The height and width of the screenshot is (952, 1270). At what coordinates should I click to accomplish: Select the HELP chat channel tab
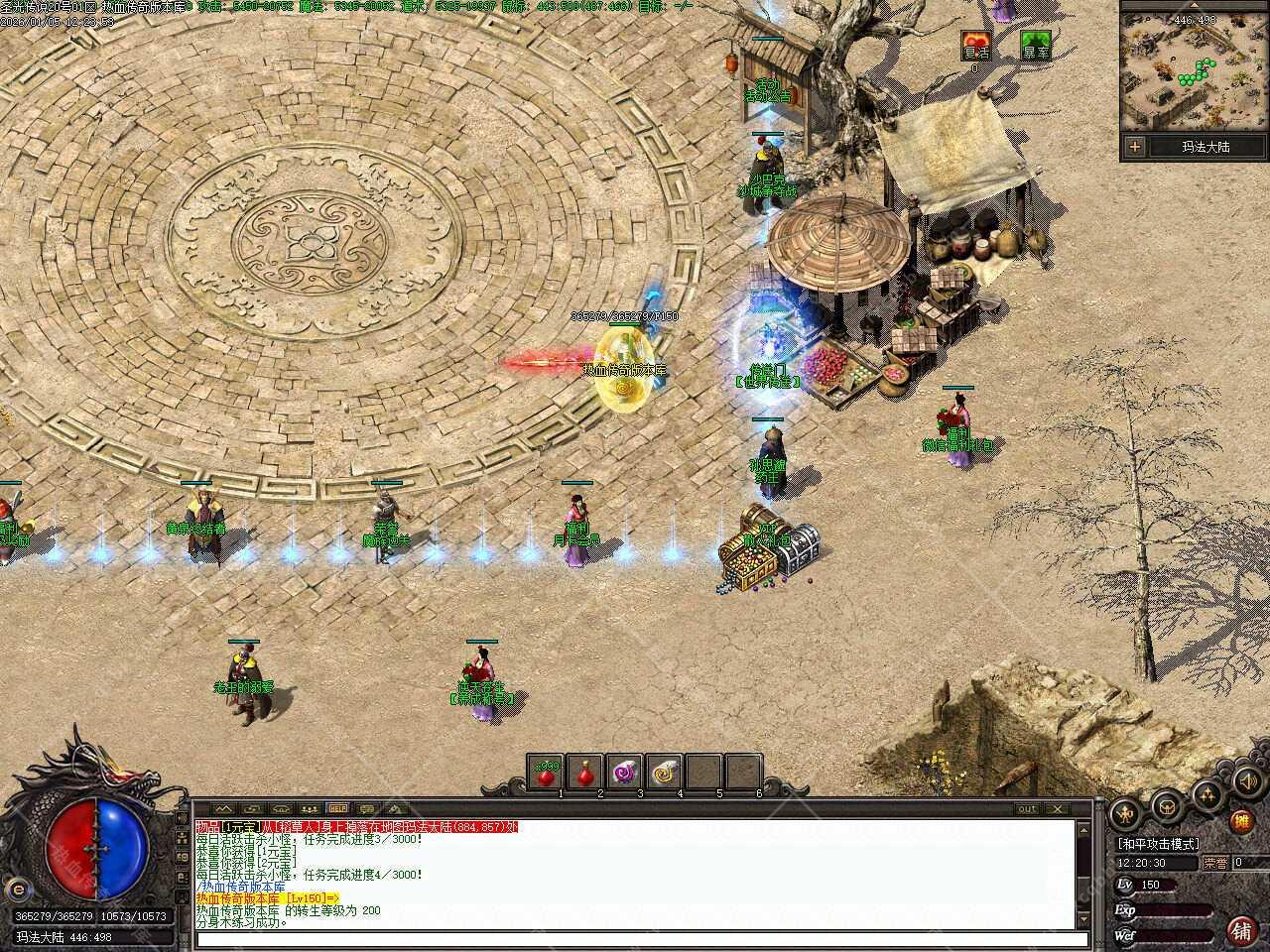pyautogui.click(x=337, y=809)
